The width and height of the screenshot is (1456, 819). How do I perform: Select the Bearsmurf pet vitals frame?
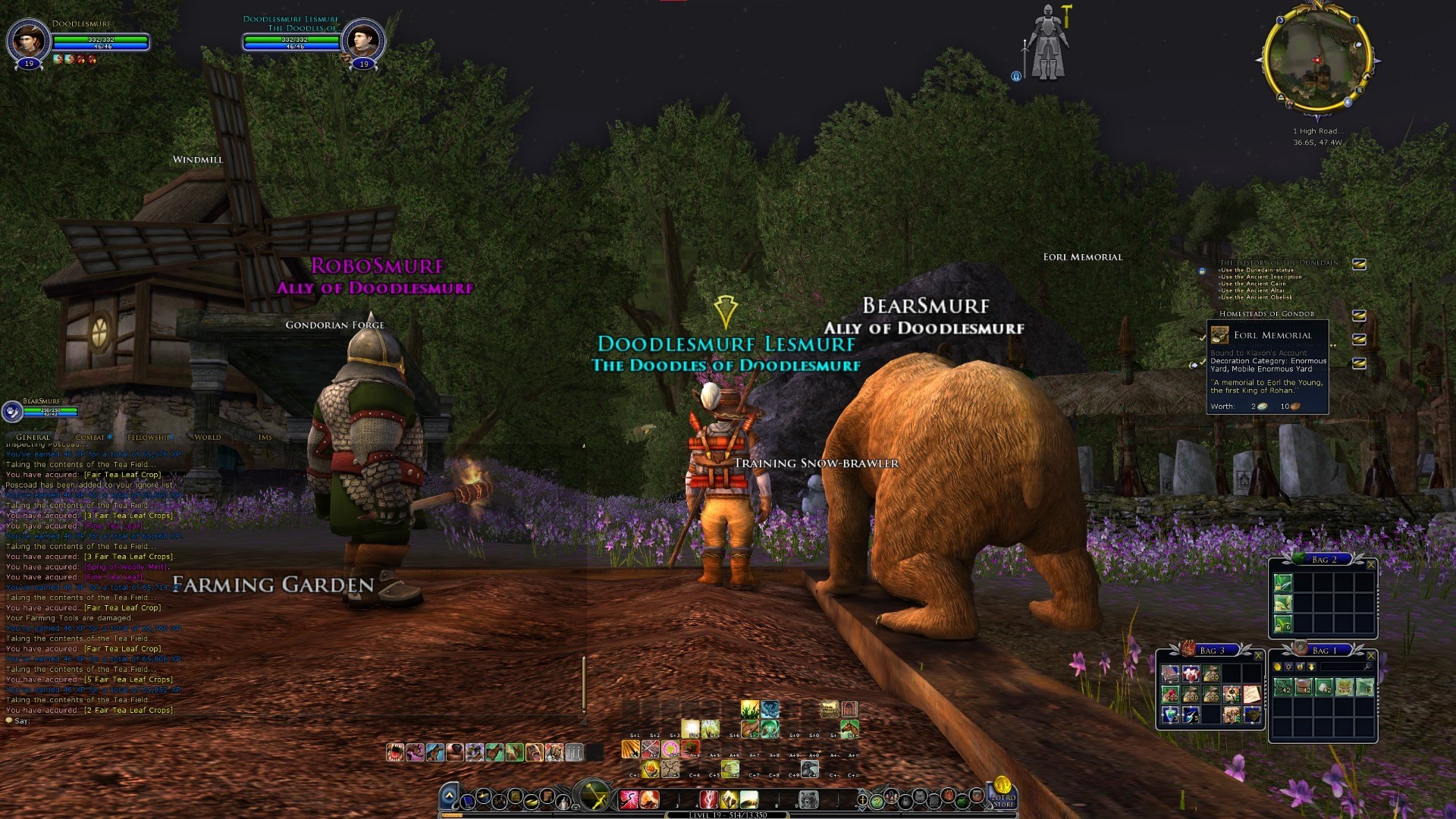(44, 411)
